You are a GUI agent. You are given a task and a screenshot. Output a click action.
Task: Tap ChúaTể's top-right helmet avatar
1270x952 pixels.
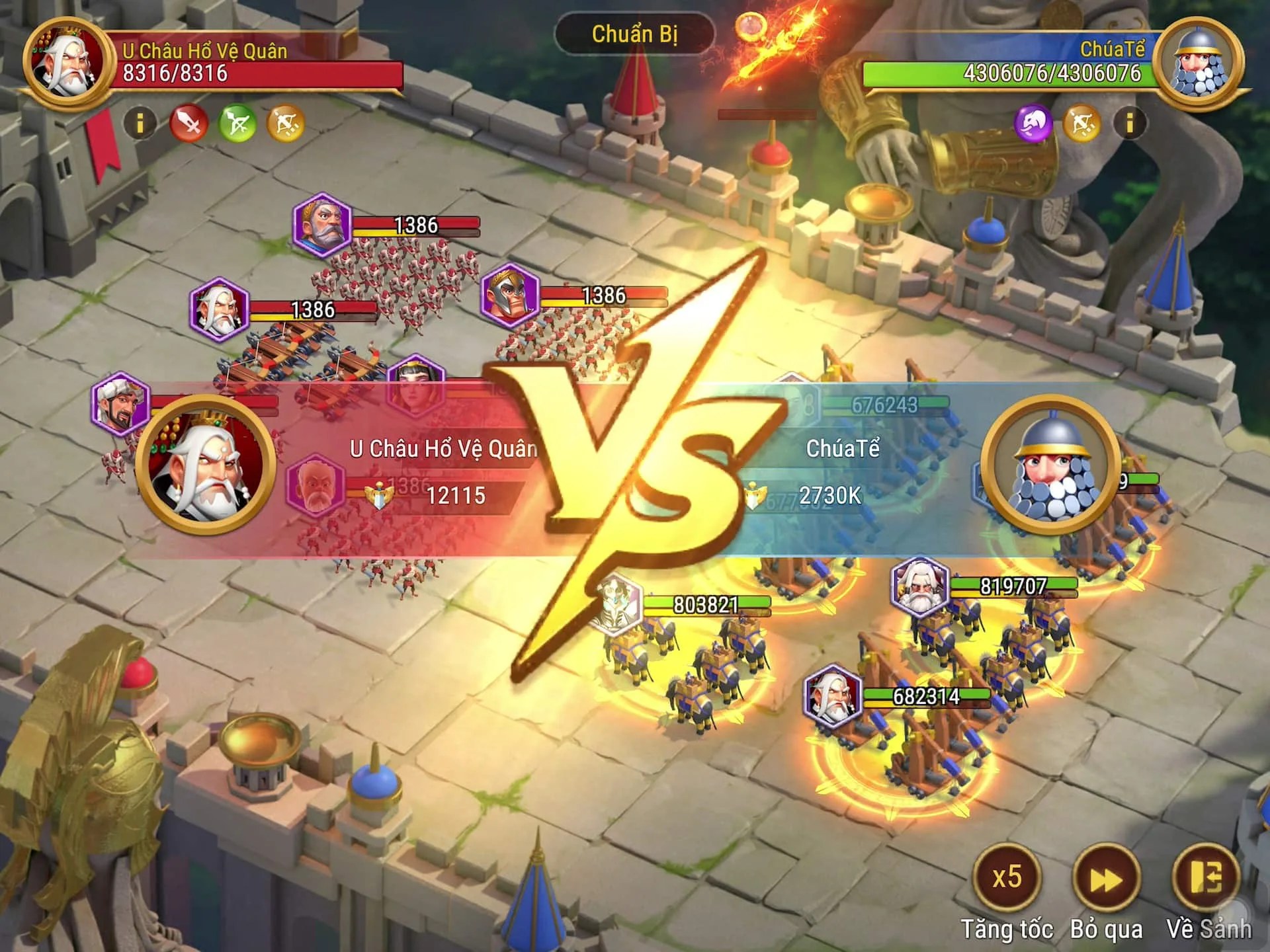click(1199, 64)
